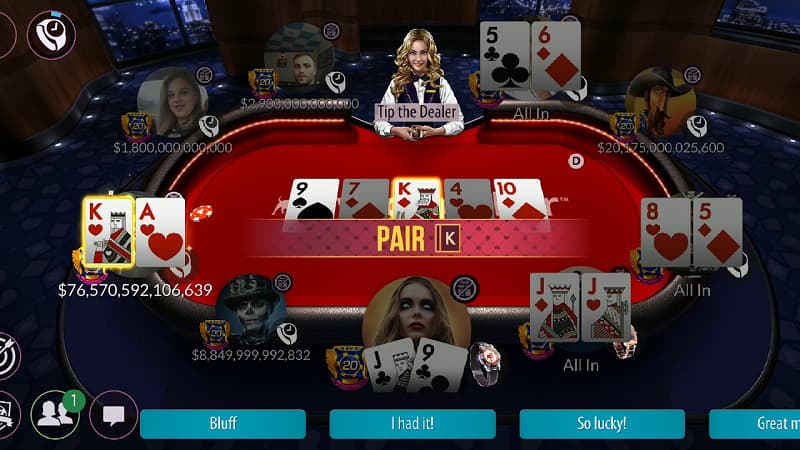The height and width of the screenshot is (450, 800).
Task: Tip the Dealer
Action: click(x=419, y=112)
